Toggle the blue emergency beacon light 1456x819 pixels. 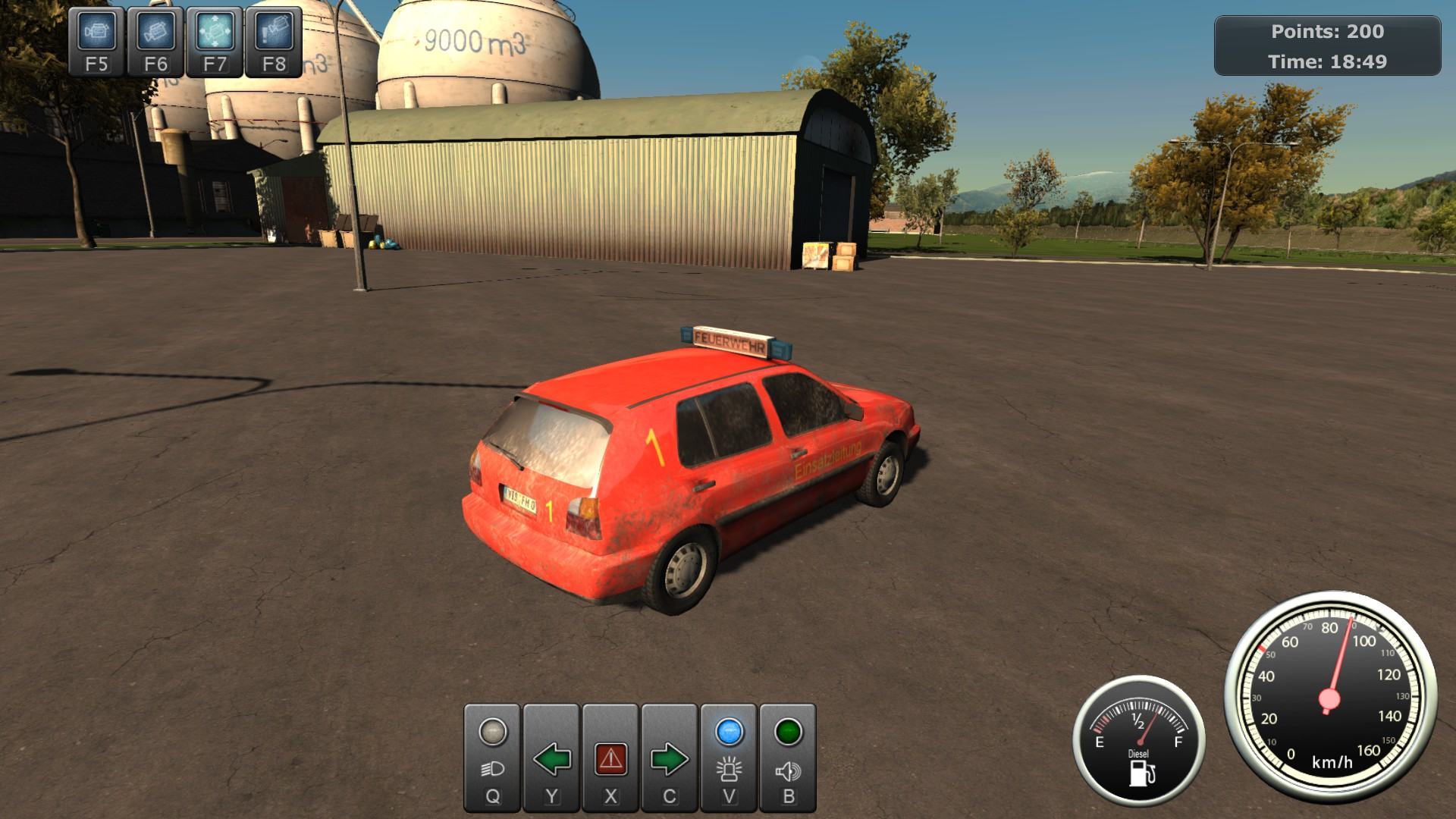(729, 758)
